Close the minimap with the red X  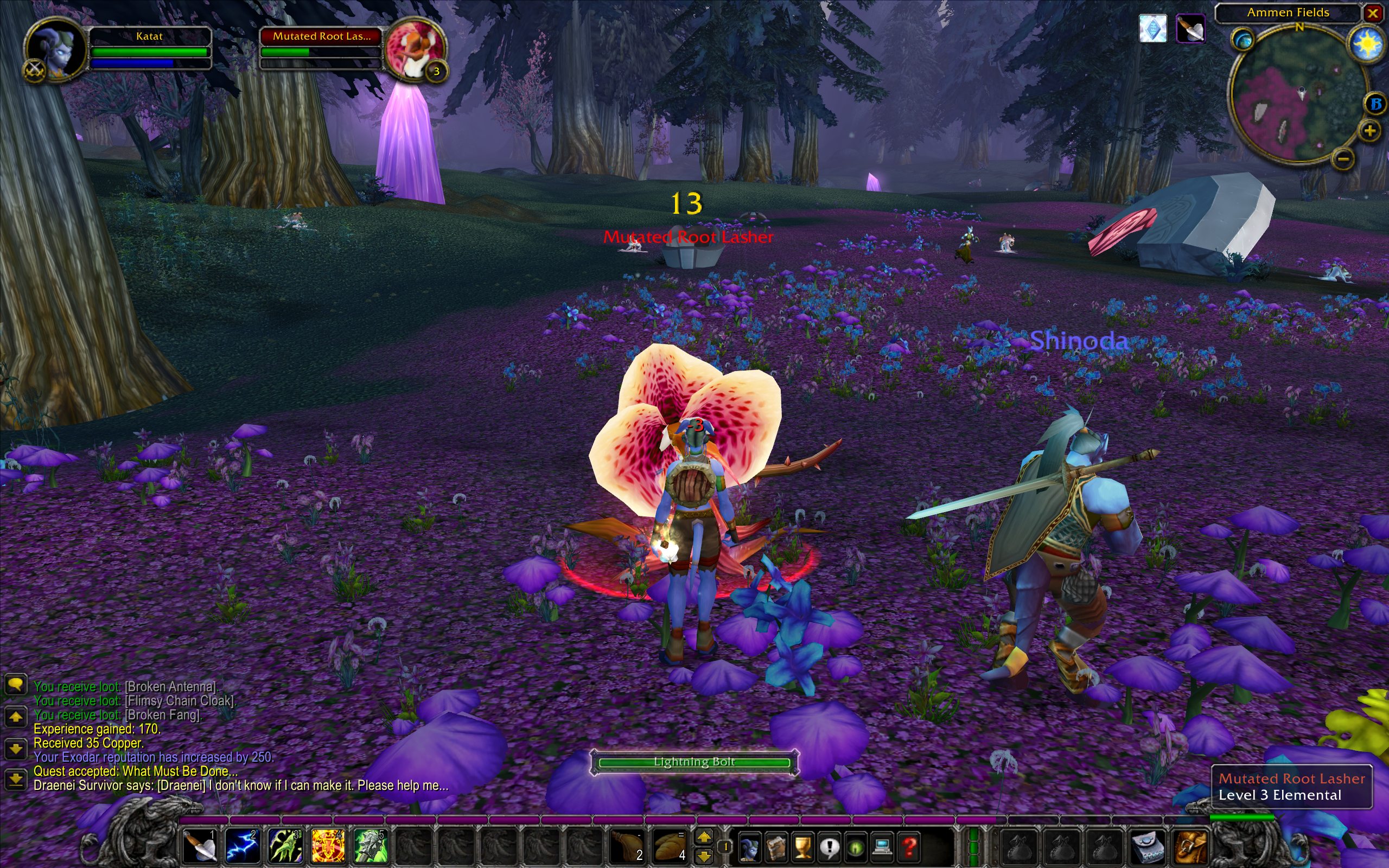tap(1373, 12)
